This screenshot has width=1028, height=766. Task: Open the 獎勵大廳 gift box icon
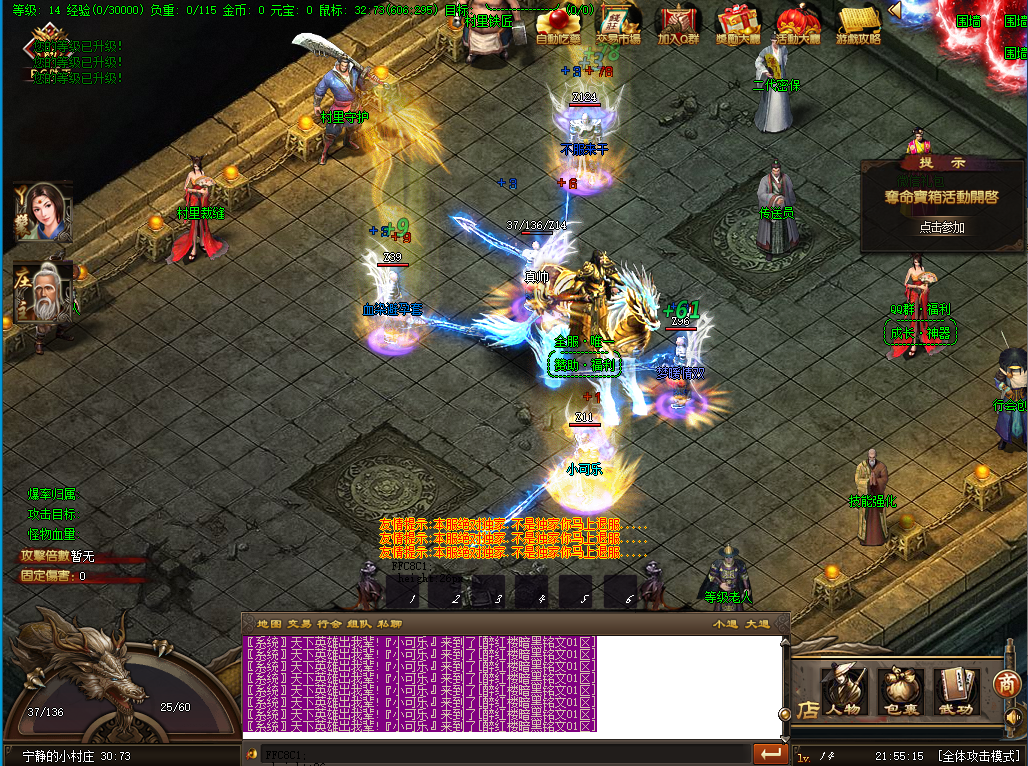point(738,25)
